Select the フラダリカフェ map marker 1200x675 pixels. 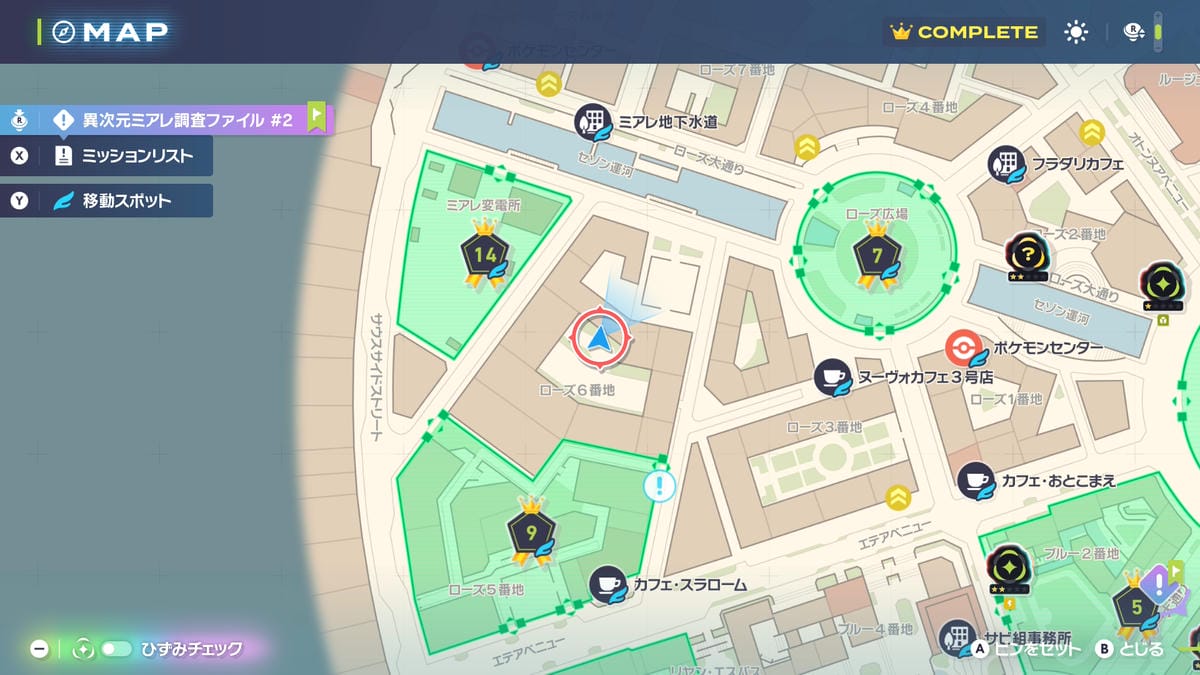pos(1006,164)
